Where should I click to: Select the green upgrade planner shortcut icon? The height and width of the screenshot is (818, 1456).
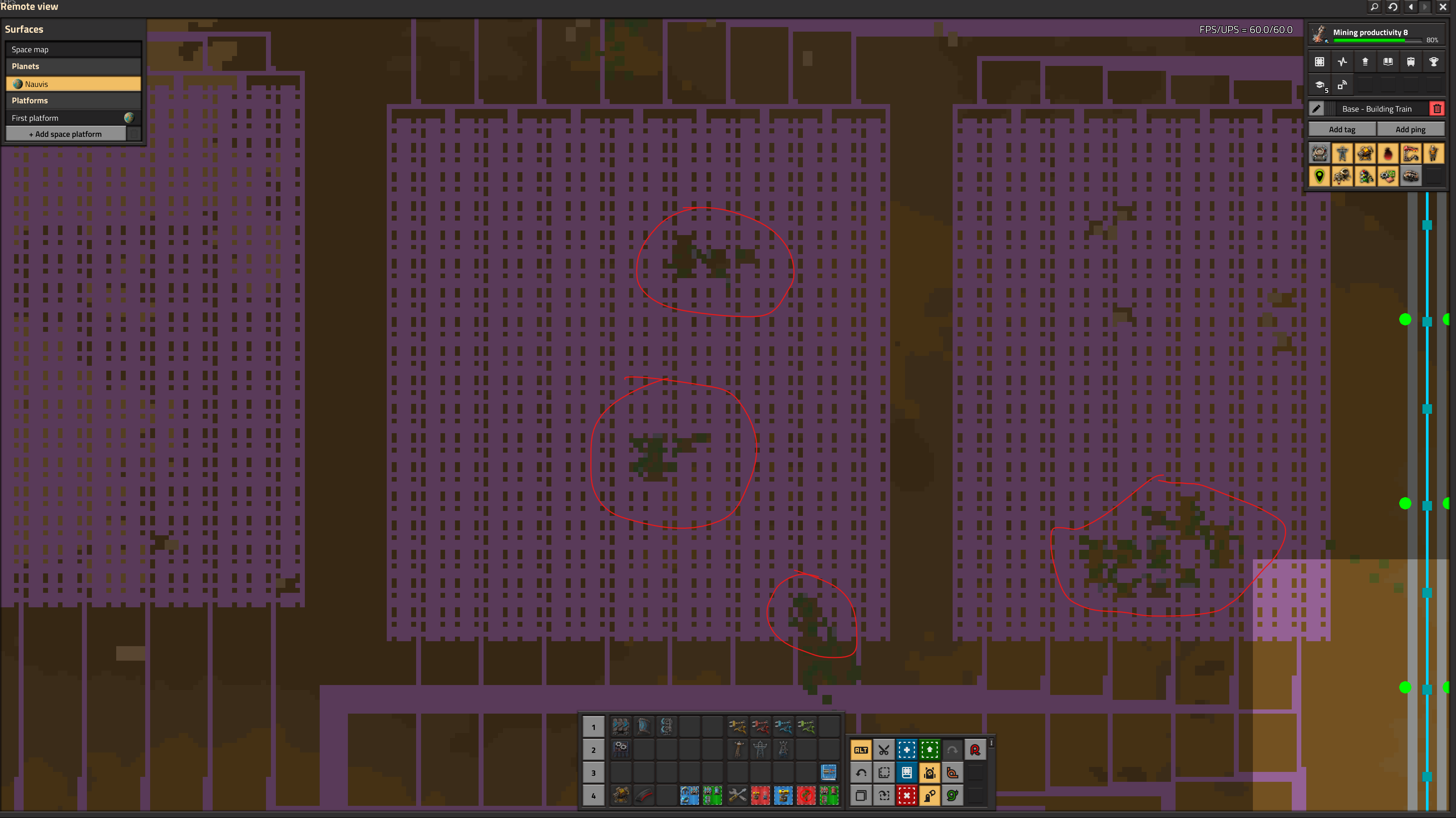[x=930, y=749]
